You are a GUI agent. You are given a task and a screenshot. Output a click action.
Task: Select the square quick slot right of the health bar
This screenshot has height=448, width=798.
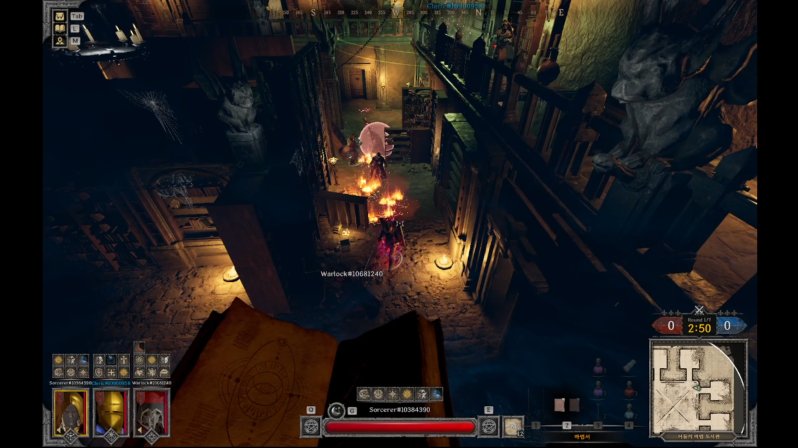(x=513, y=427)
